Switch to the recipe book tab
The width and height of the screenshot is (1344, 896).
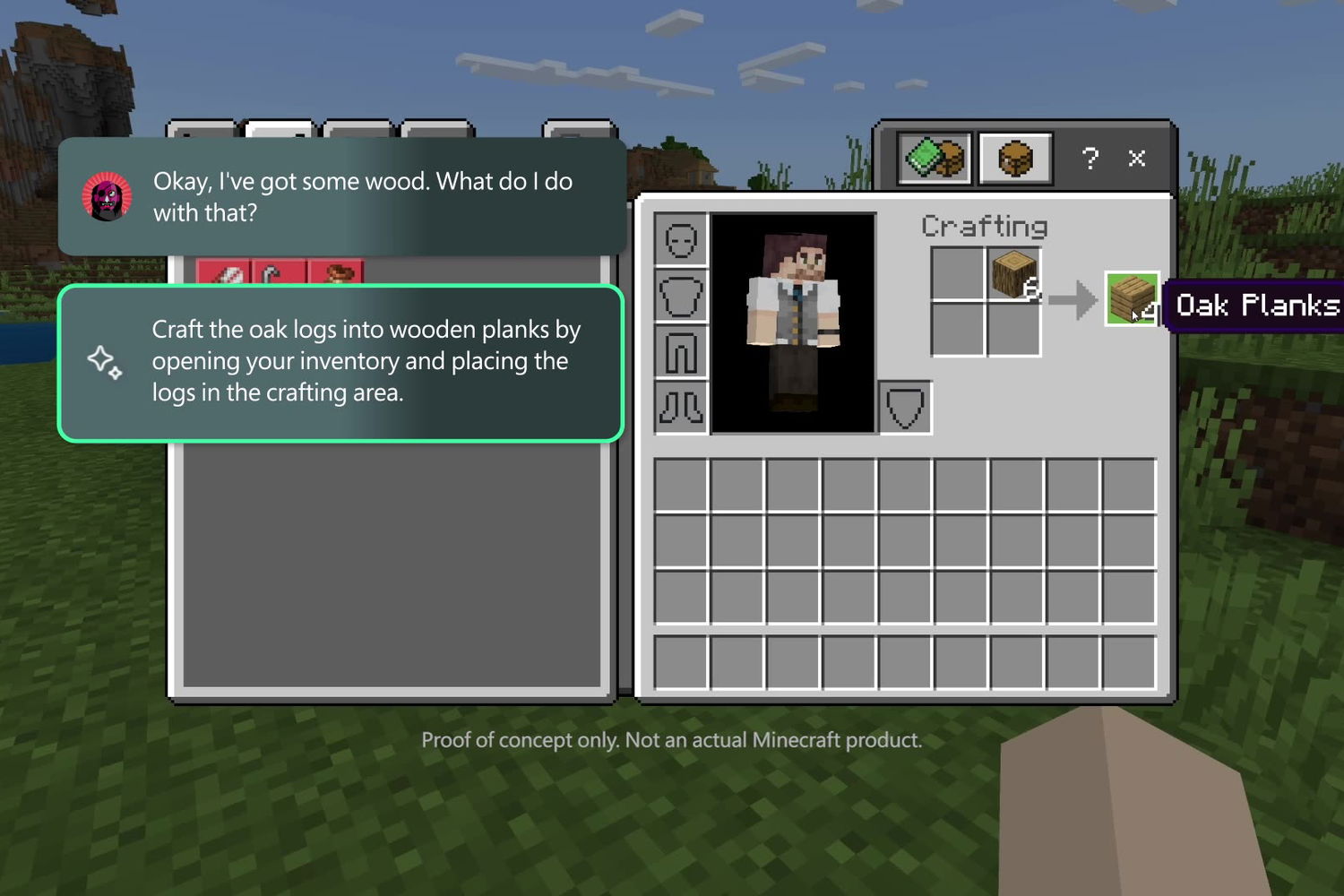935,159
